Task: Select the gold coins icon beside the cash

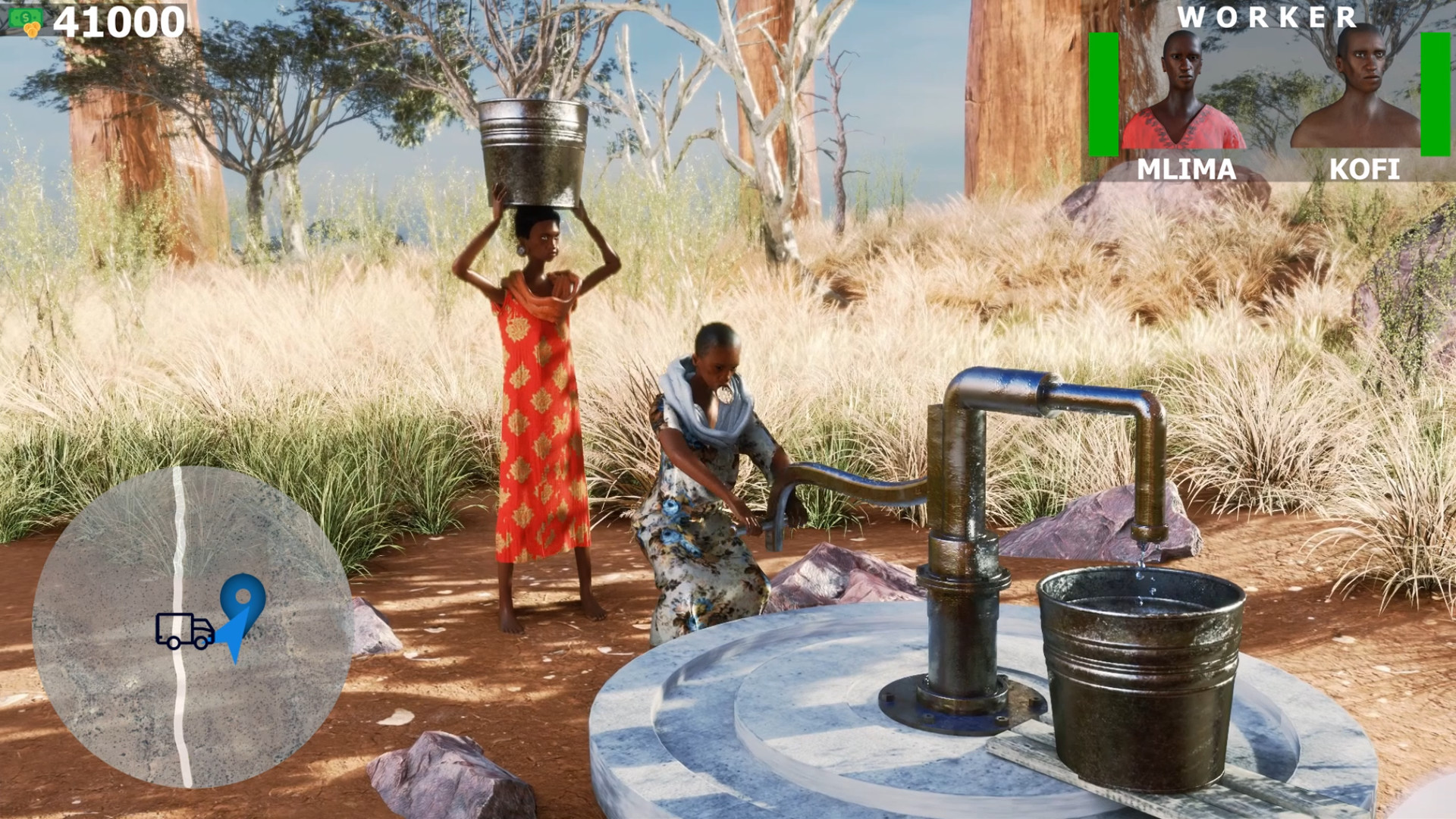Action: [x=33, y=29]
